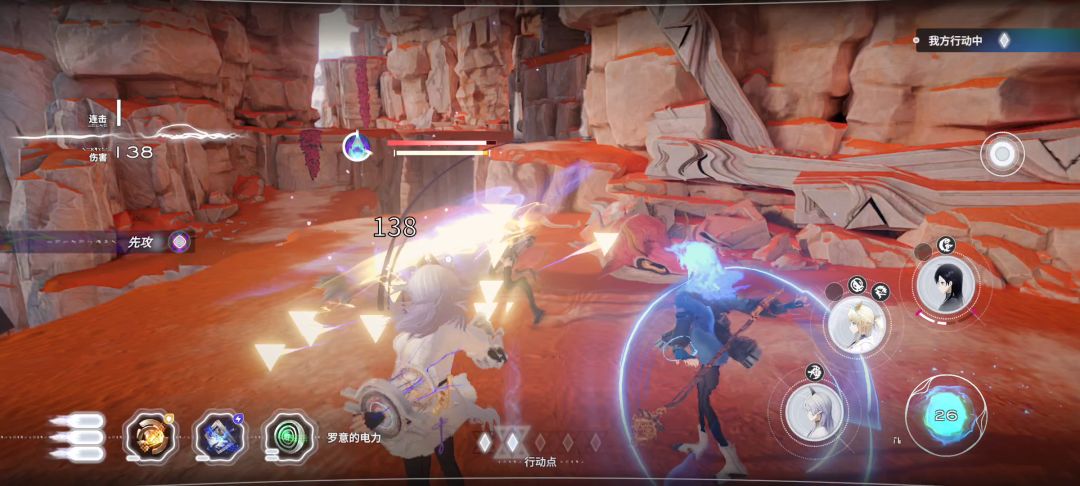Trigger the green spiral skill icon
1080x486 pixels.
point(289,436)
